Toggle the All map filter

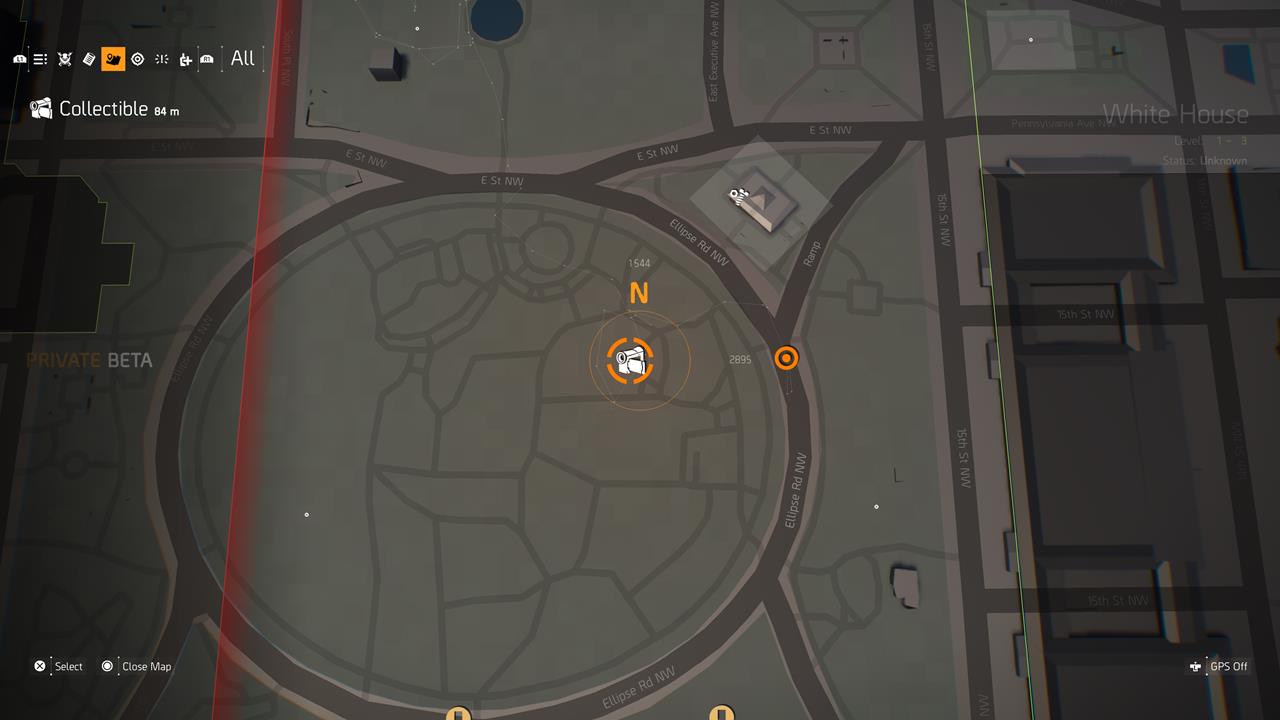(x=241, y=58)
